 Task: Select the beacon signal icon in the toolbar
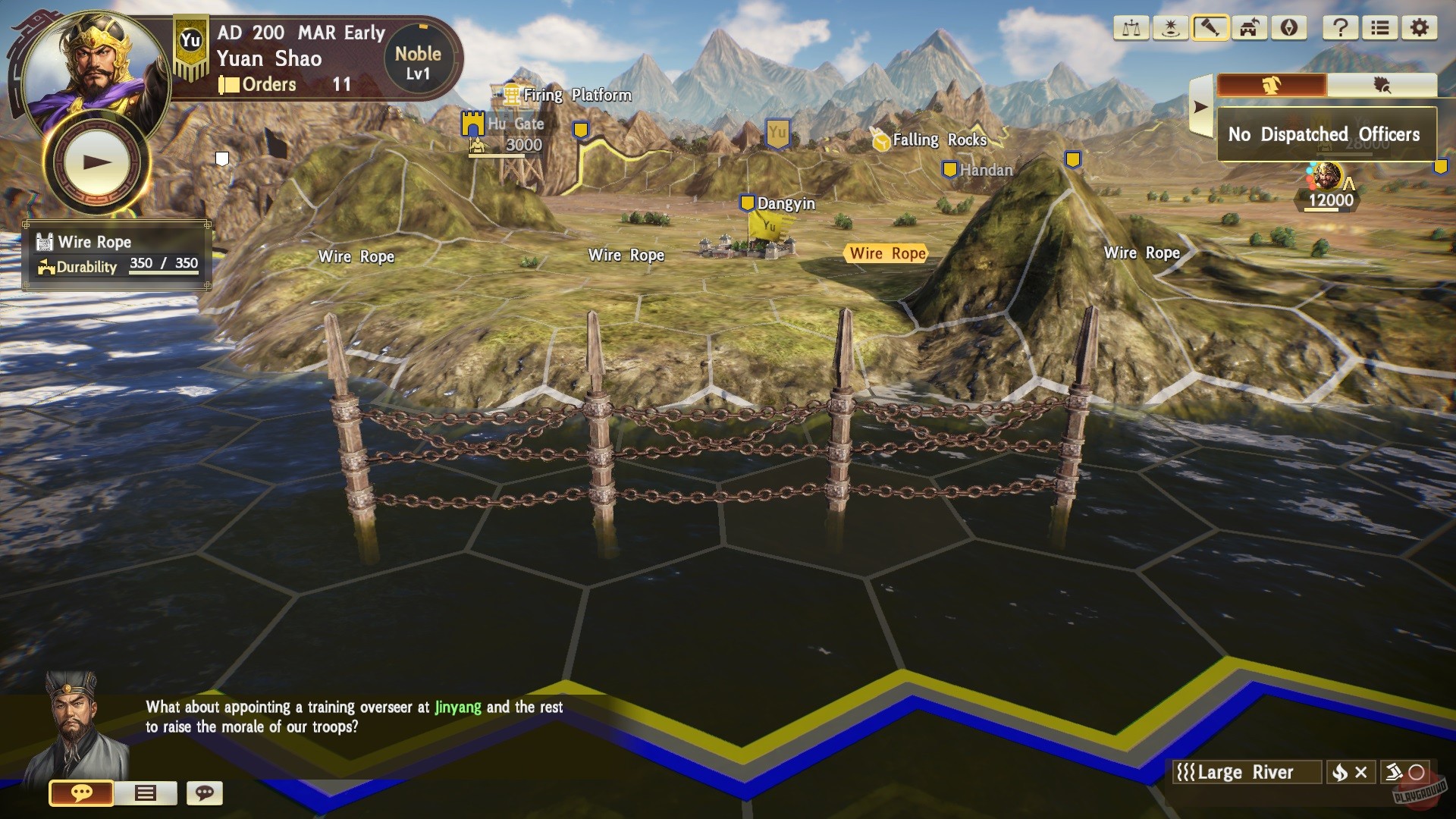1170,28
